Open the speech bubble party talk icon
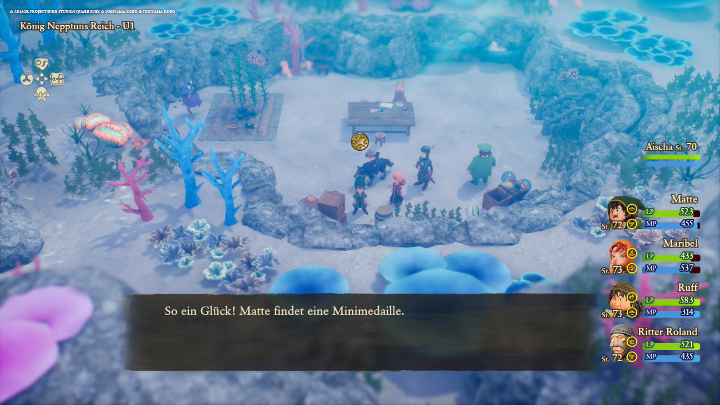720x405 pixels. click(x=42, y=63)
